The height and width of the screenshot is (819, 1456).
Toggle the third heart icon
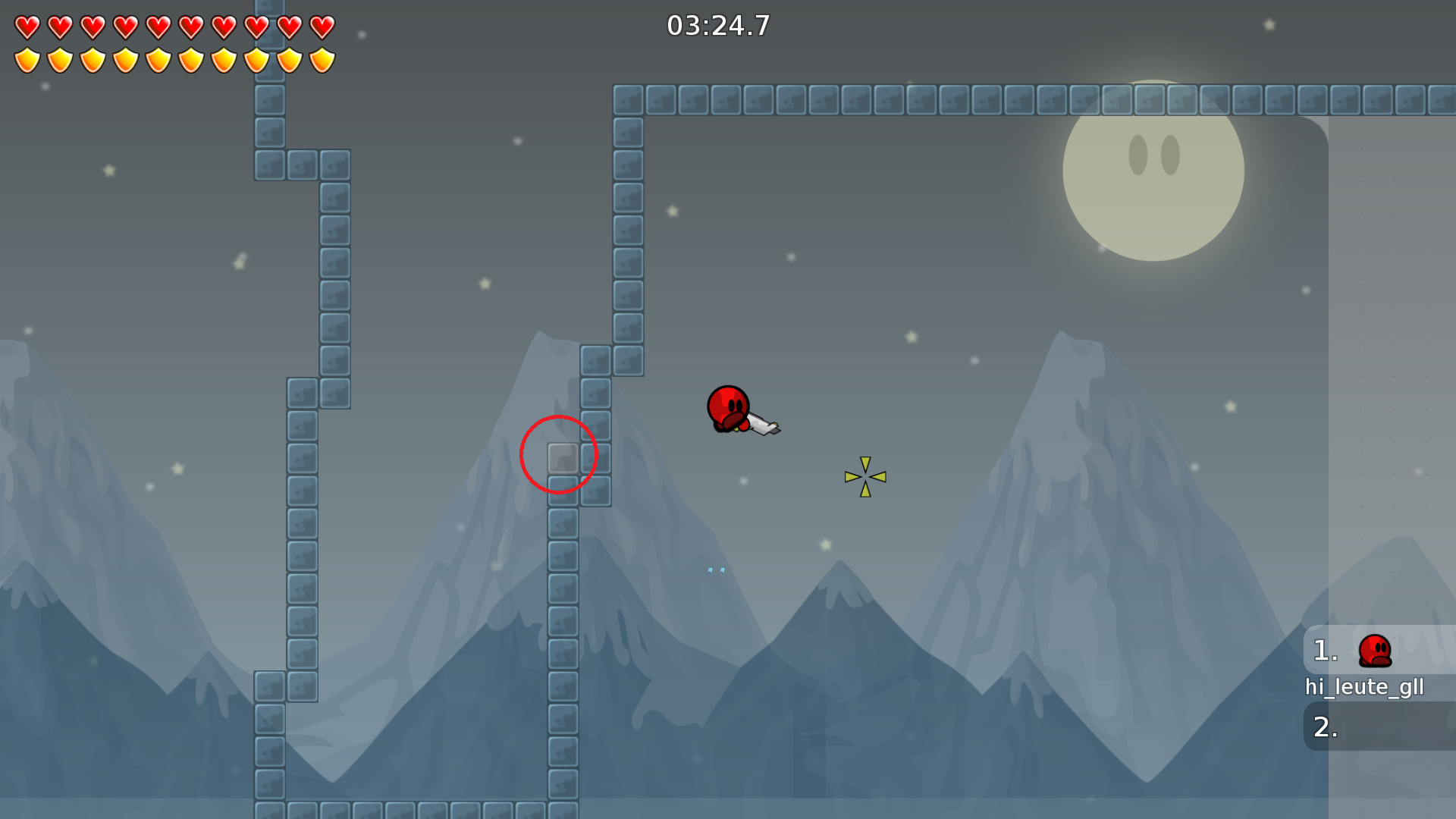[93, 25]
